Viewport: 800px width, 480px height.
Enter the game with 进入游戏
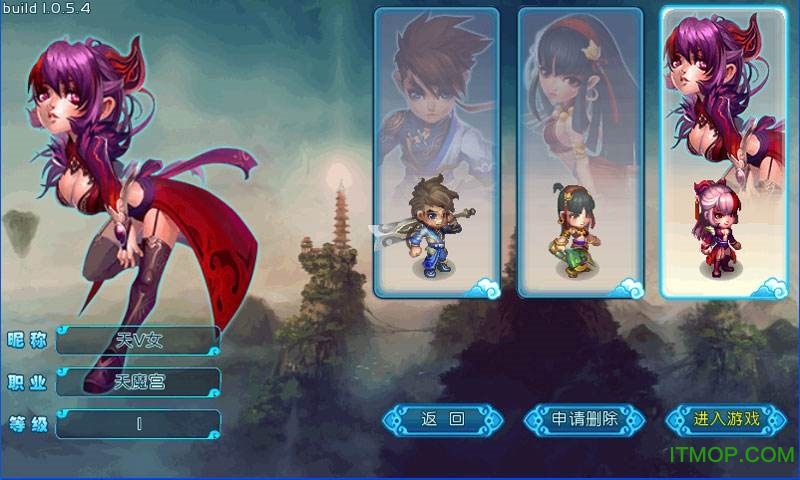[x=727, y=420]
